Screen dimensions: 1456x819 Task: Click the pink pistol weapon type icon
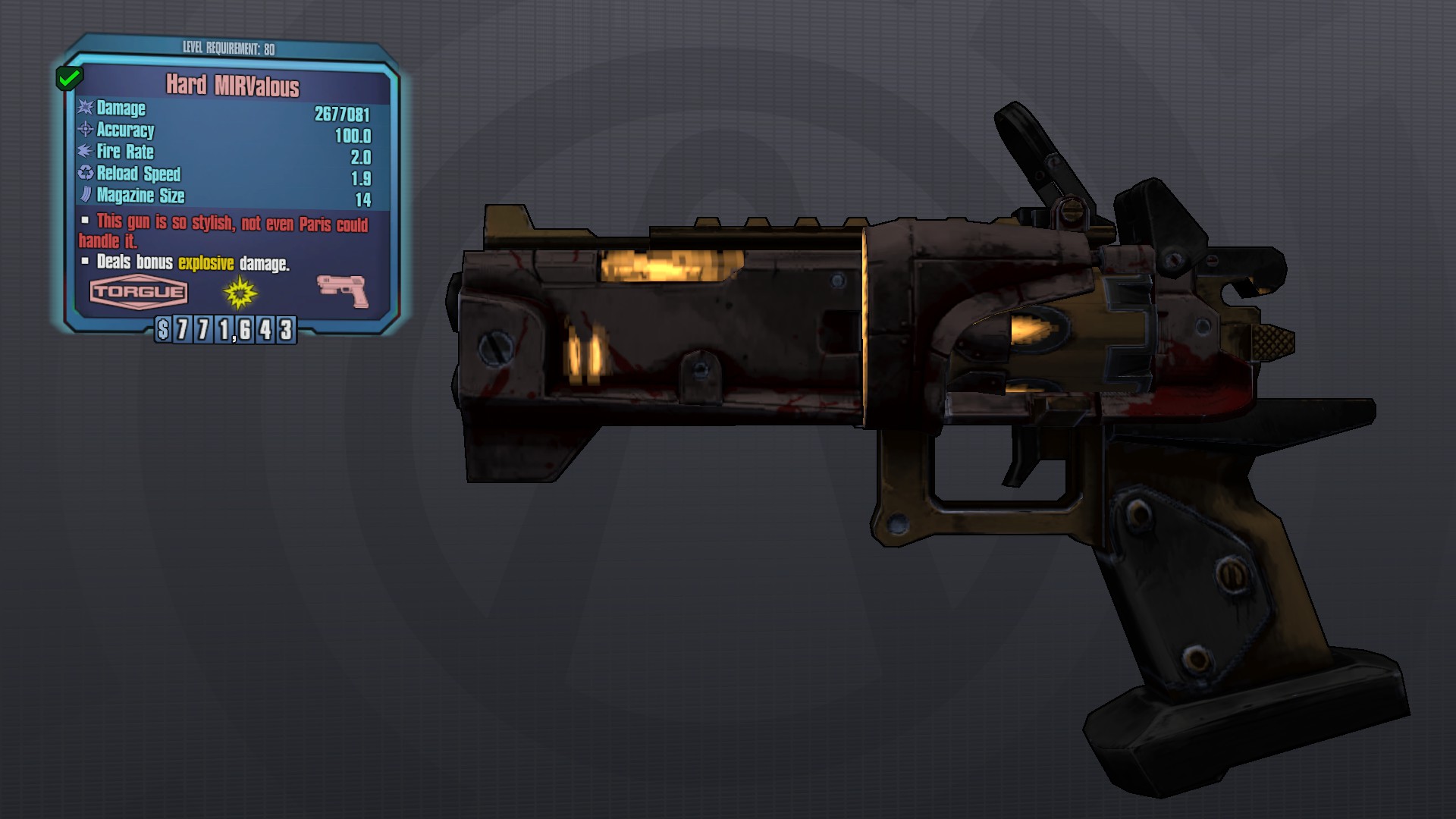coord(343,290)
